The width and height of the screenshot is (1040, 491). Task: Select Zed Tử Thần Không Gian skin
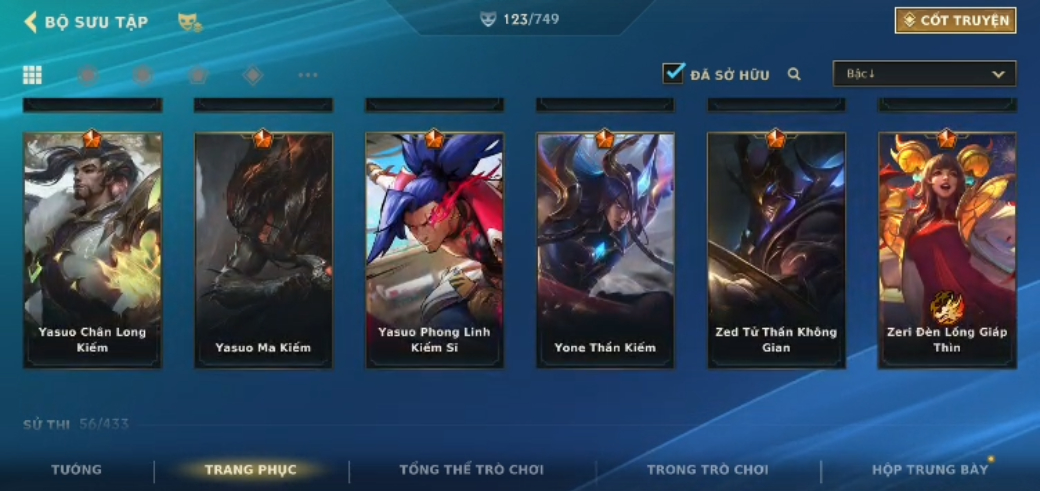pyautogui.click(x=776, y=250)
